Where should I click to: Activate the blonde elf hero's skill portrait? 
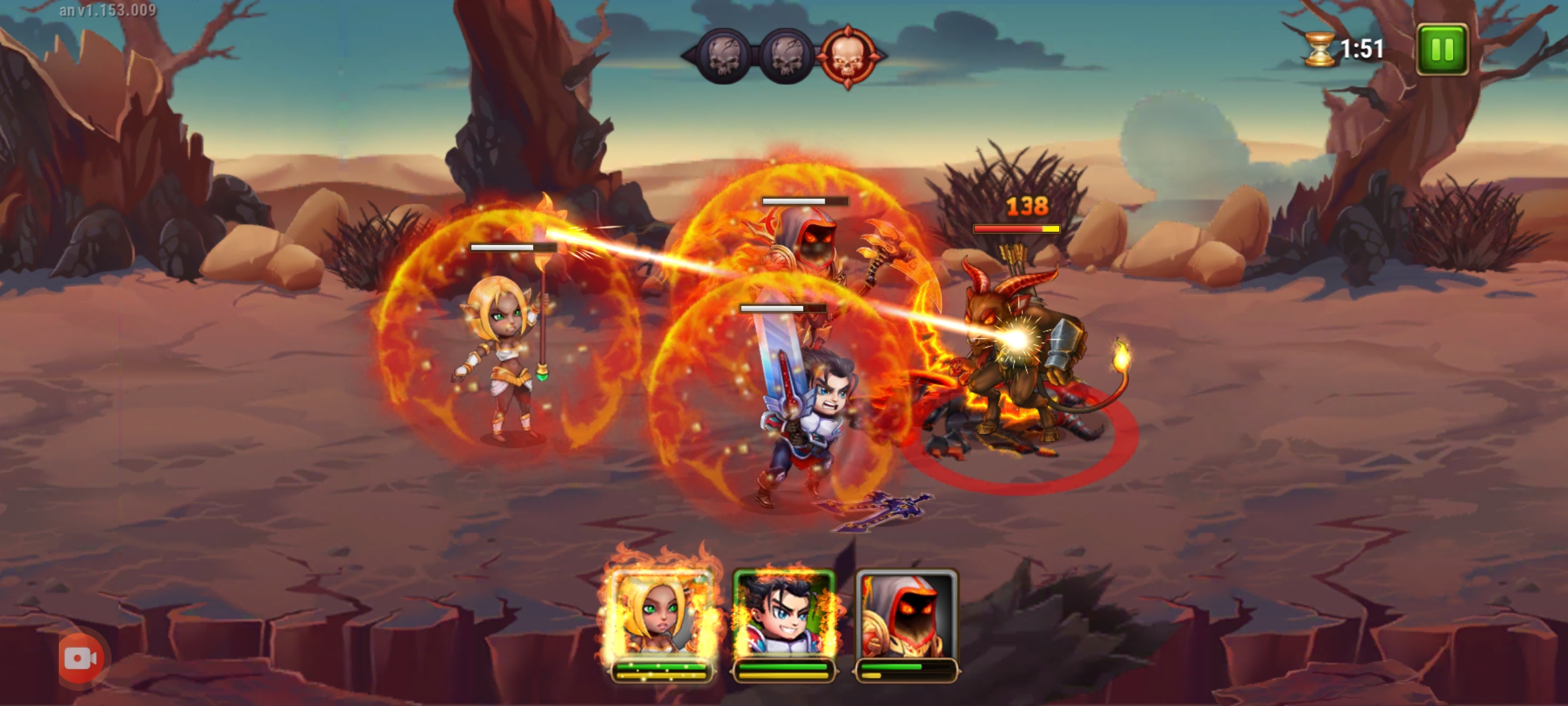(x=660, y=615)
